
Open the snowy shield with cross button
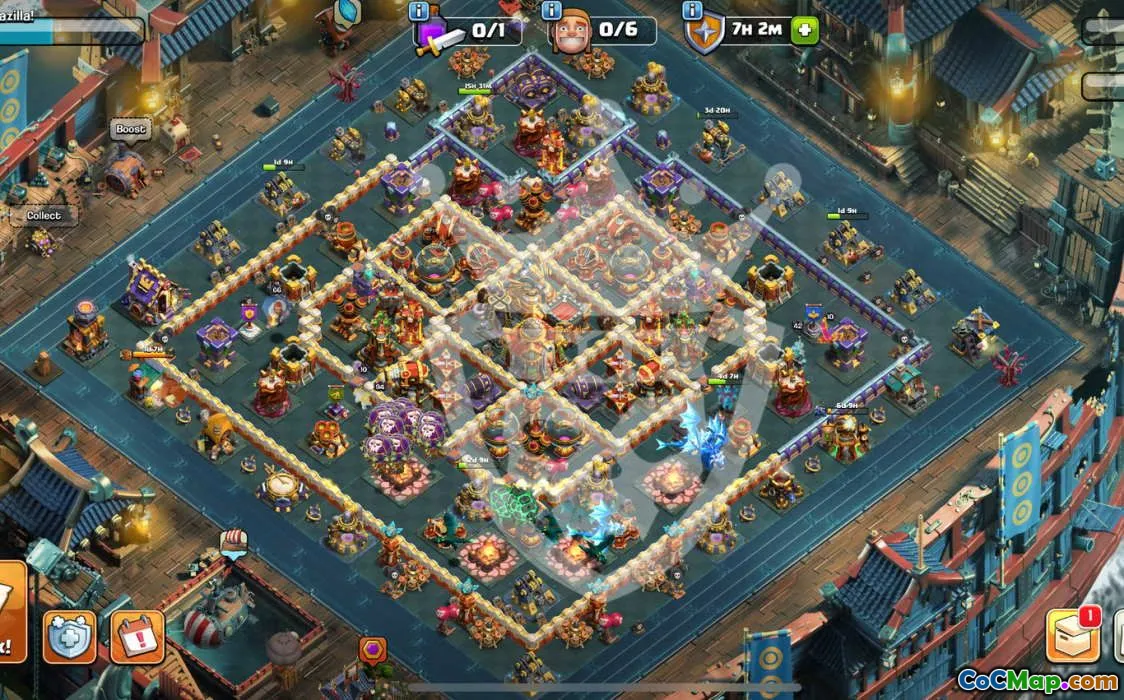coord(70,636)
